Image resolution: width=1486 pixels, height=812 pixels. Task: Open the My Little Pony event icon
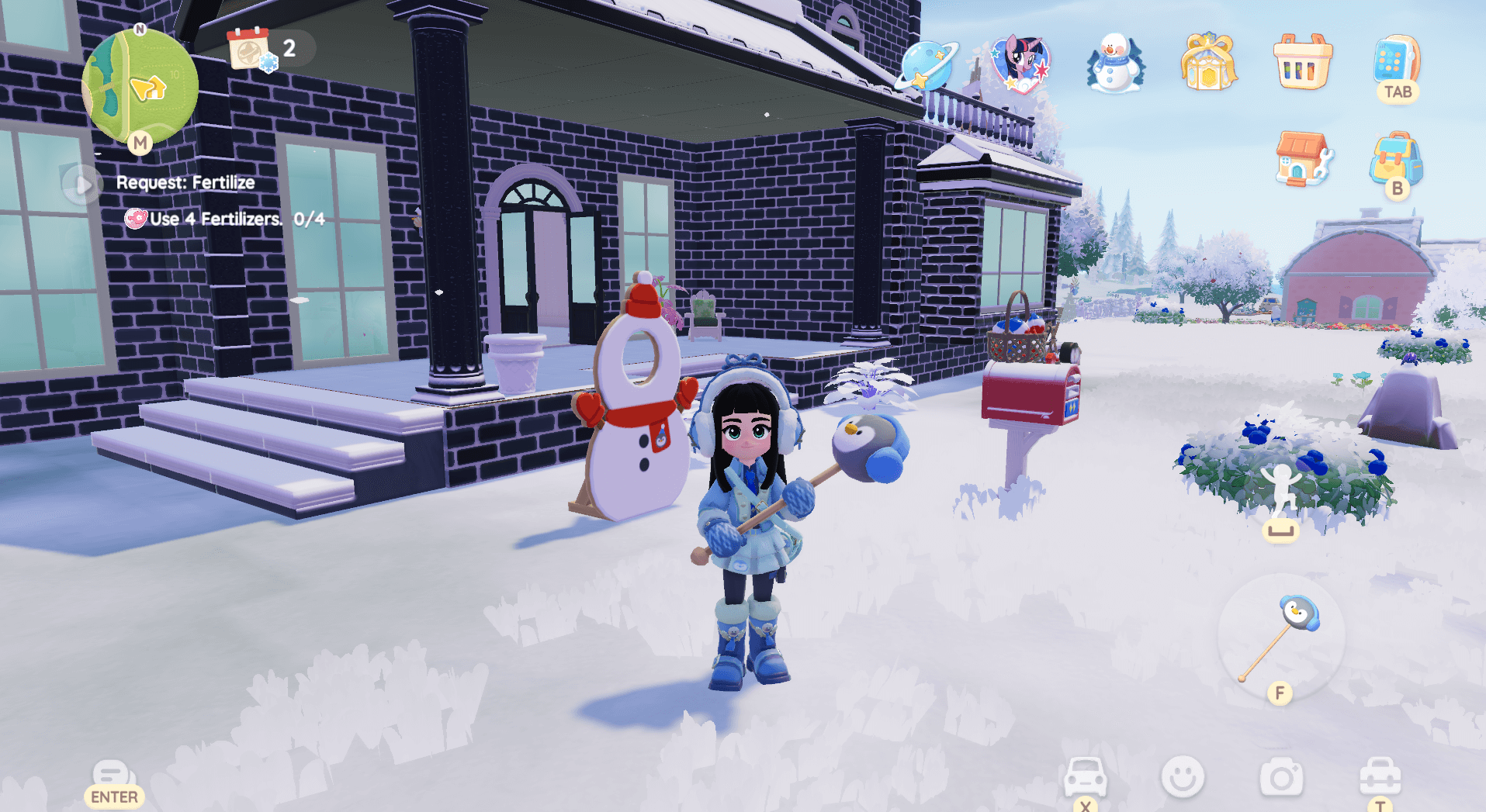tap(1020, 63)
